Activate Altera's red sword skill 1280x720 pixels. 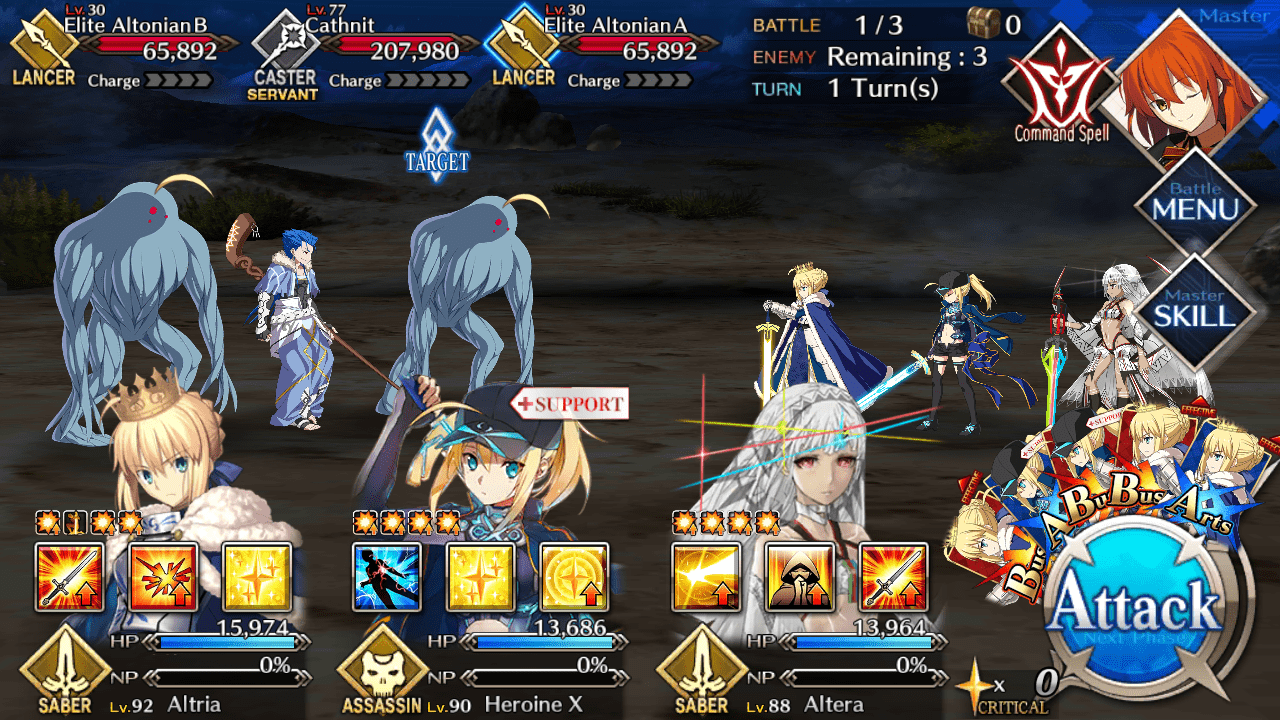[893, 577]
